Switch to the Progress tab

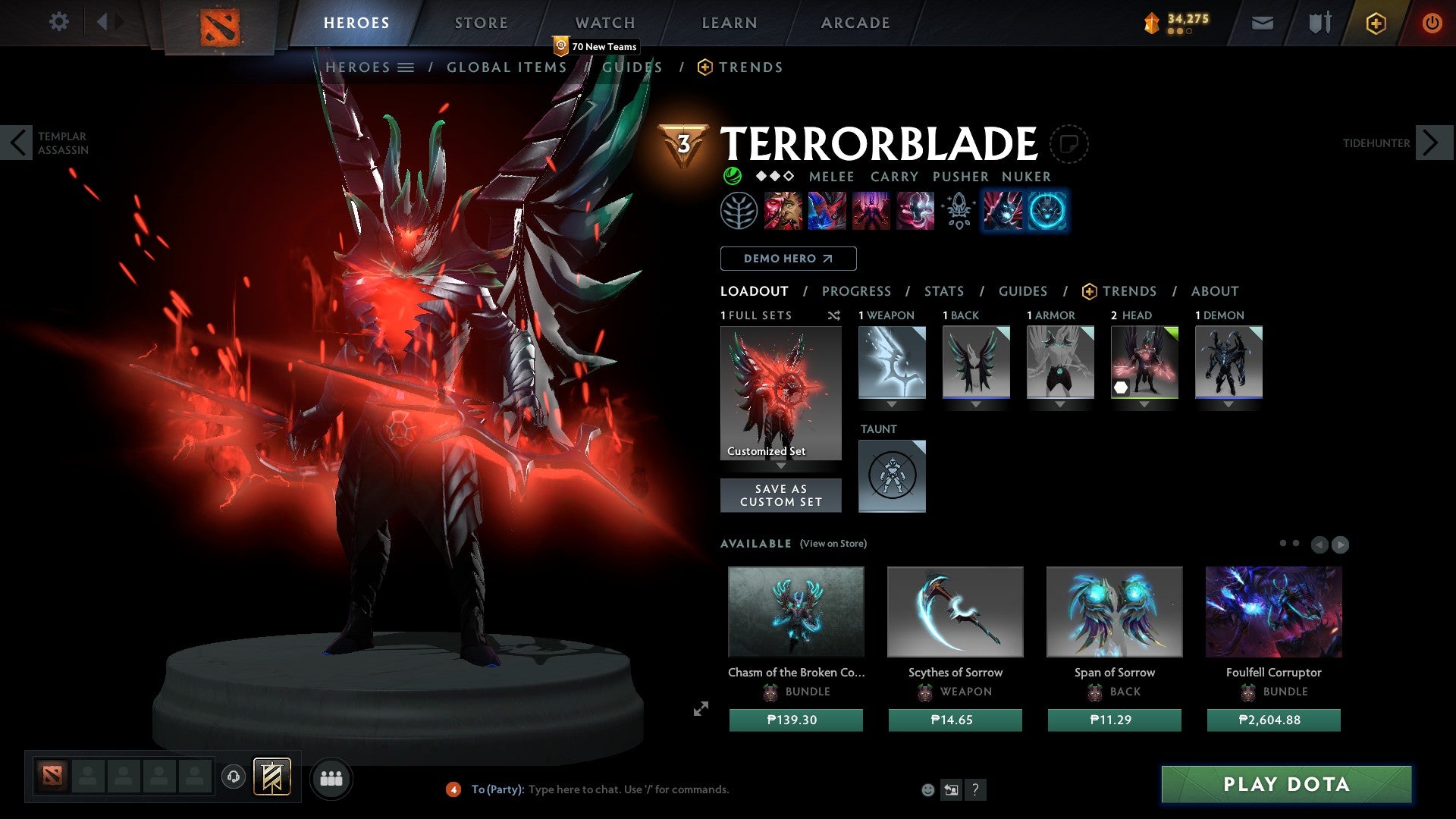tap(857, 291)
